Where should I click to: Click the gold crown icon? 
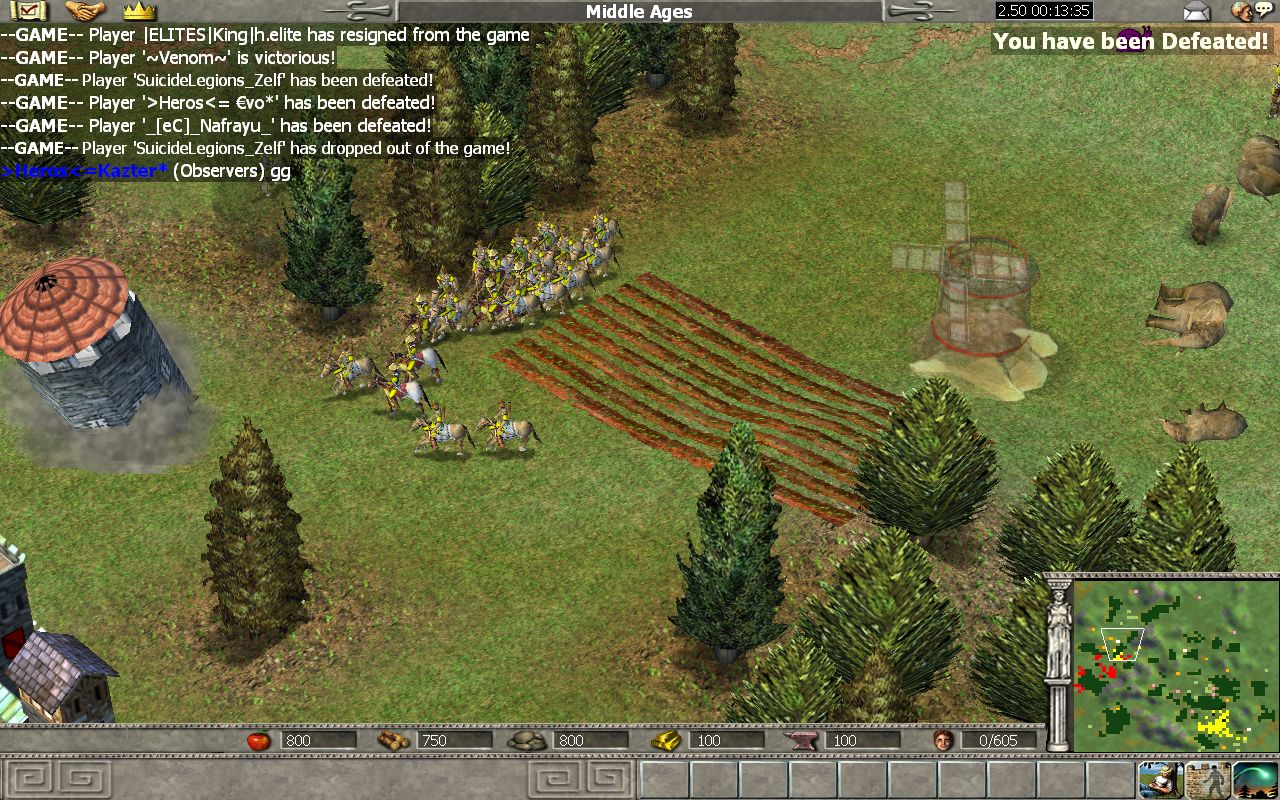coord(139,11)
